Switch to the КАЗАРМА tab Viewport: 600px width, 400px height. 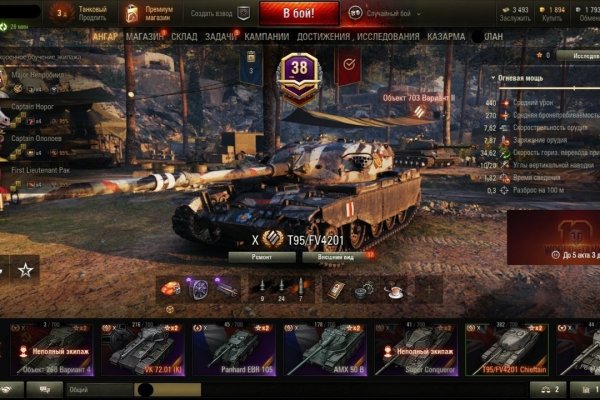coord(446,36)
